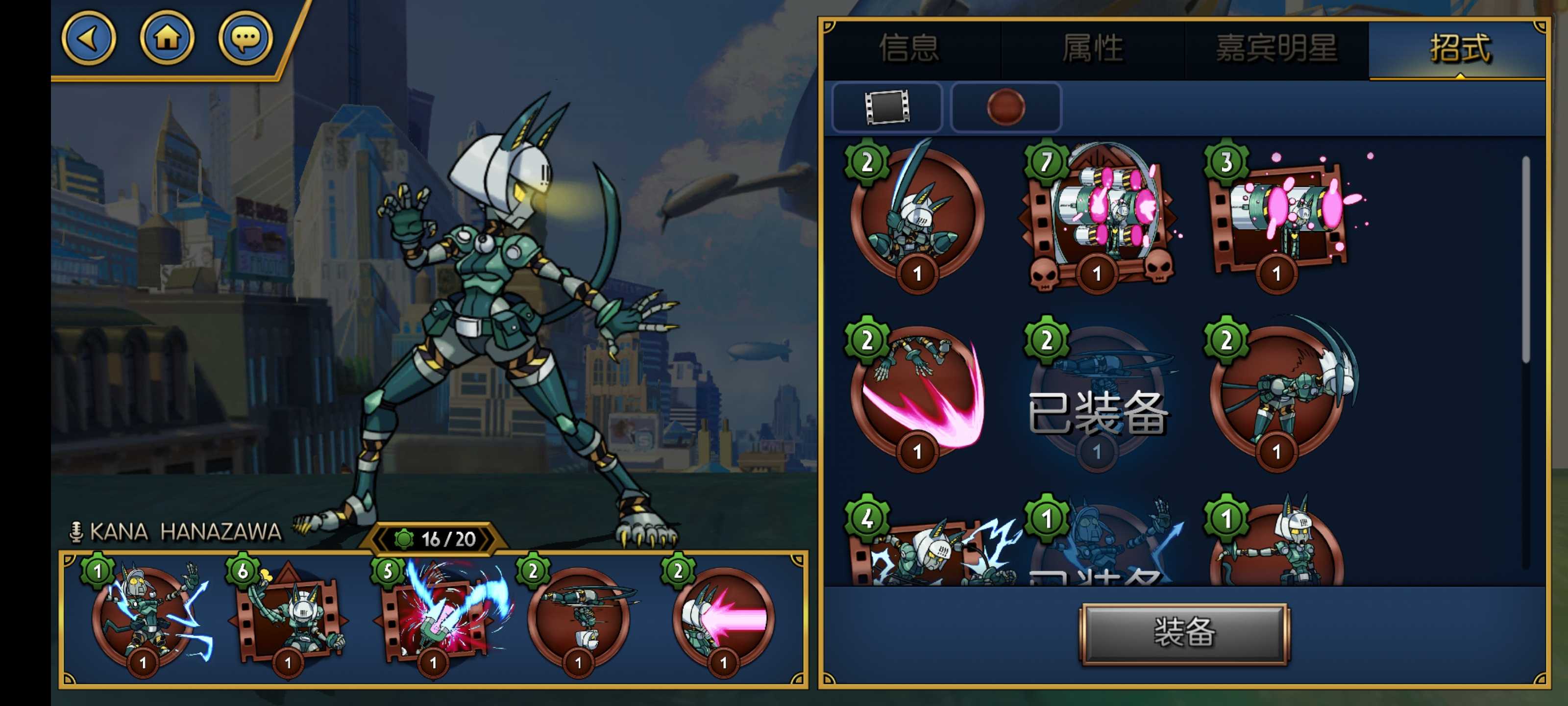Filter moves by red circle icon

point(1005,107)
